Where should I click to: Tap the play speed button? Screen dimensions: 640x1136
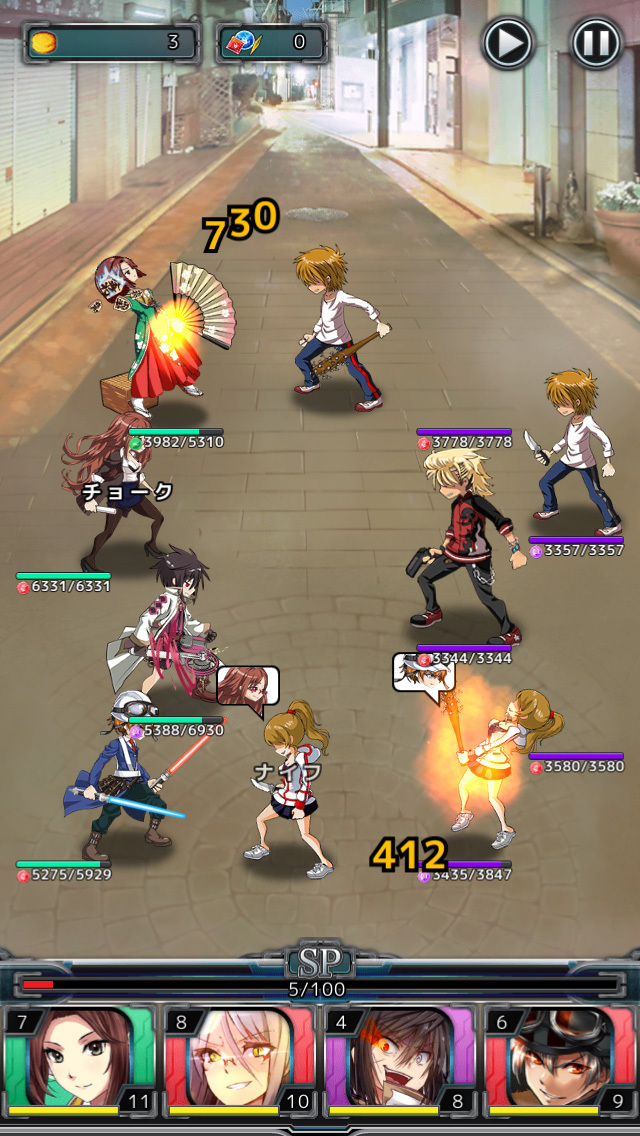[x=508, y=43]
